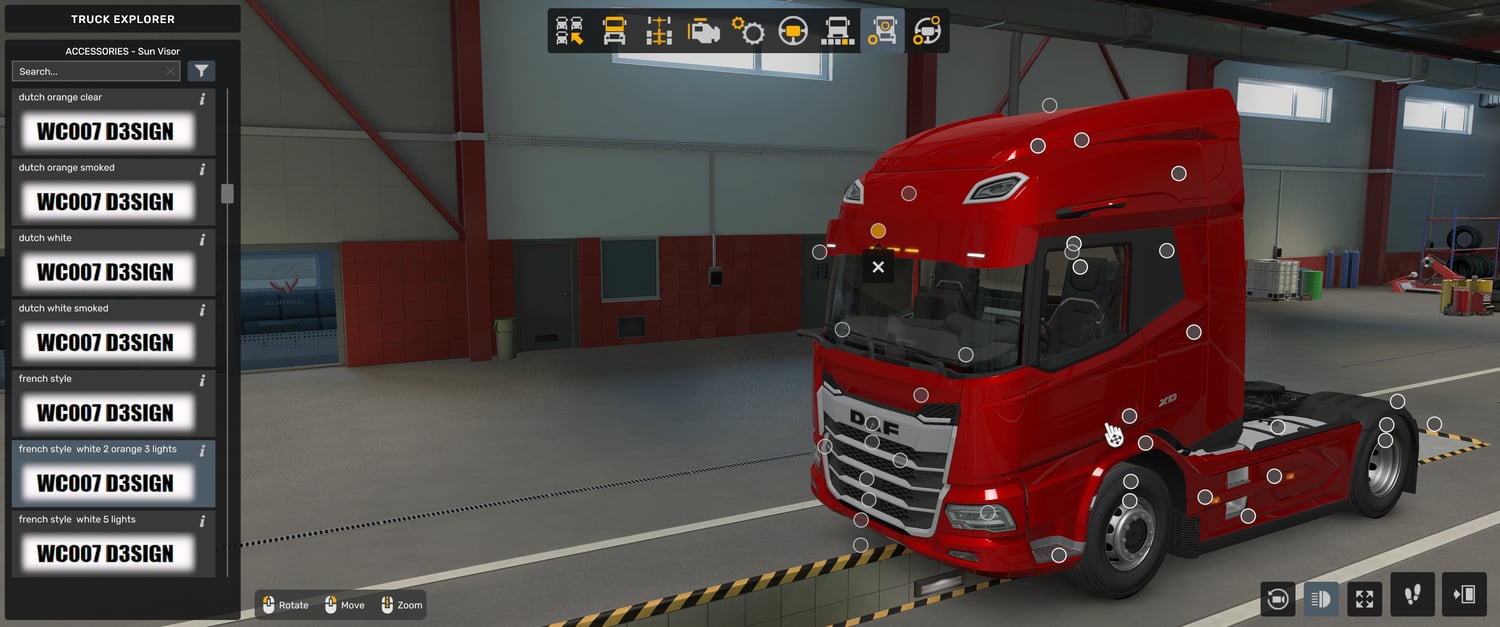Open the steering wheel interior category
The height and width of the screenshot is (627, 1500).
pyautogui.click(x=793, y=31)
